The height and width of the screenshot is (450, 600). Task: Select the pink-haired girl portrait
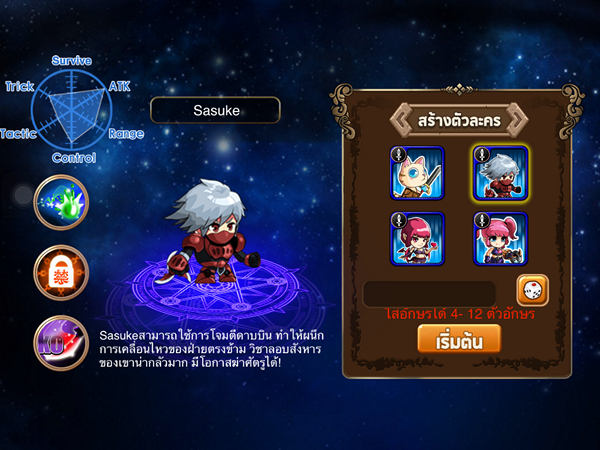click(499, 238)
